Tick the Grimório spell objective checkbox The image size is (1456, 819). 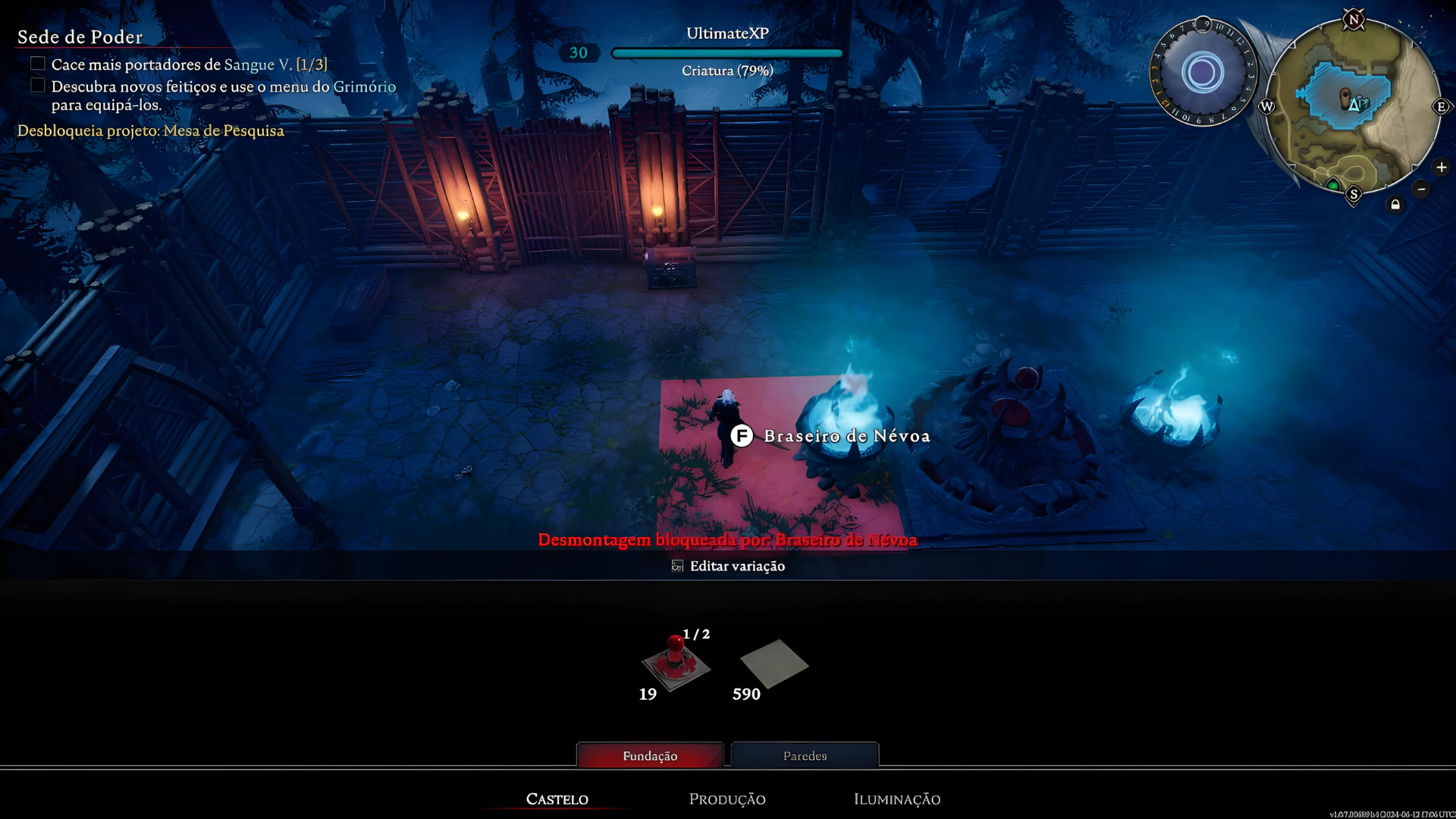click(38, 86)
